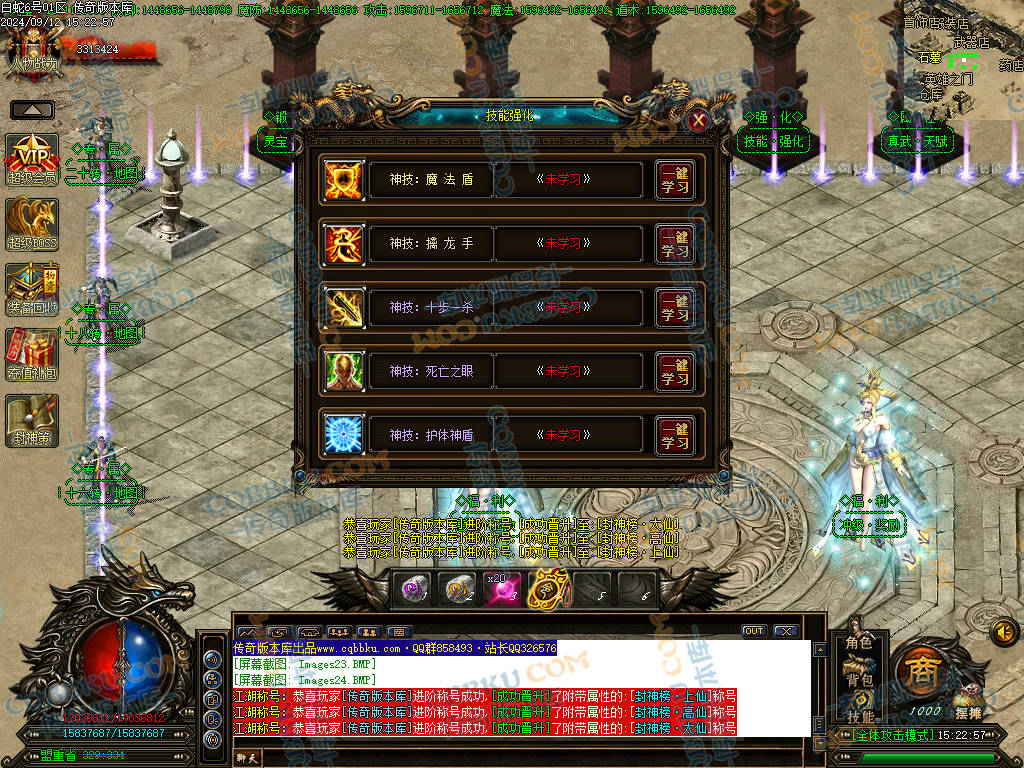Close the 技能强化 skill window
This screenshot has height=768, width=1024.
[x=699, y=120]
